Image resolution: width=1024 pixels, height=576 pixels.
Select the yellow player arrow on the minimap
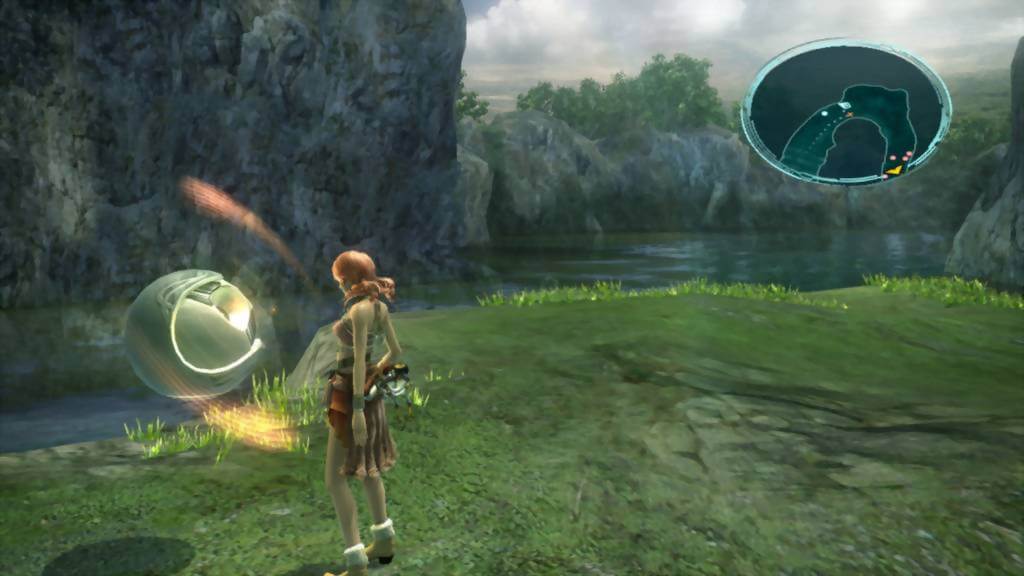point(893,171)
